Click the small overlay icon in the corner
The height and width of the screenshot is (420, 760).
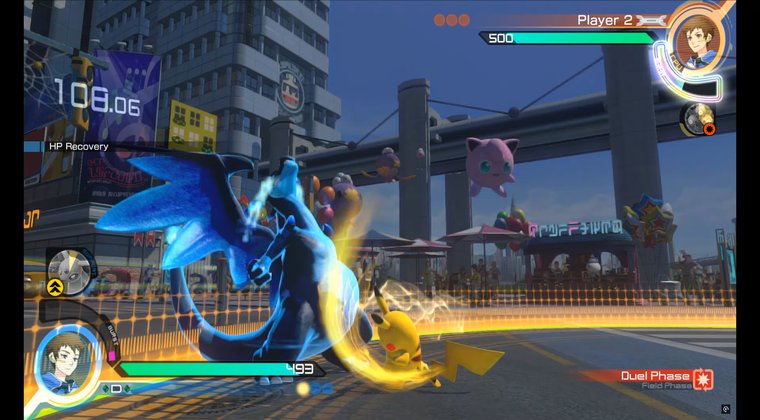click(x=725, y=408)
